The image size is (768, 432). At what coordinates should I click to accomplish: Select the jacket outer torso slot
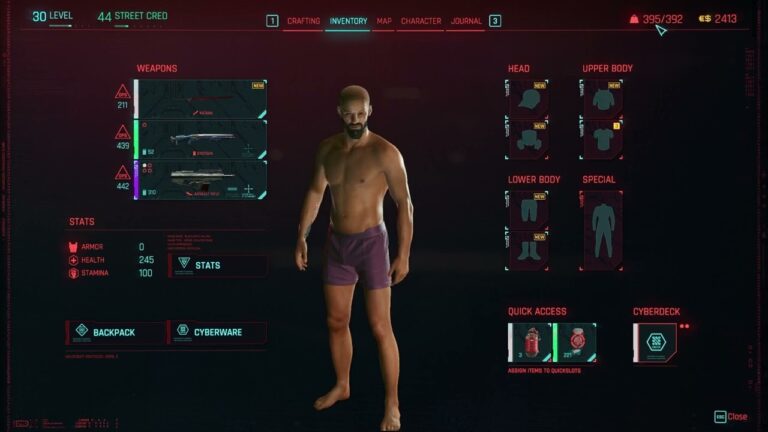pos(601,99)
